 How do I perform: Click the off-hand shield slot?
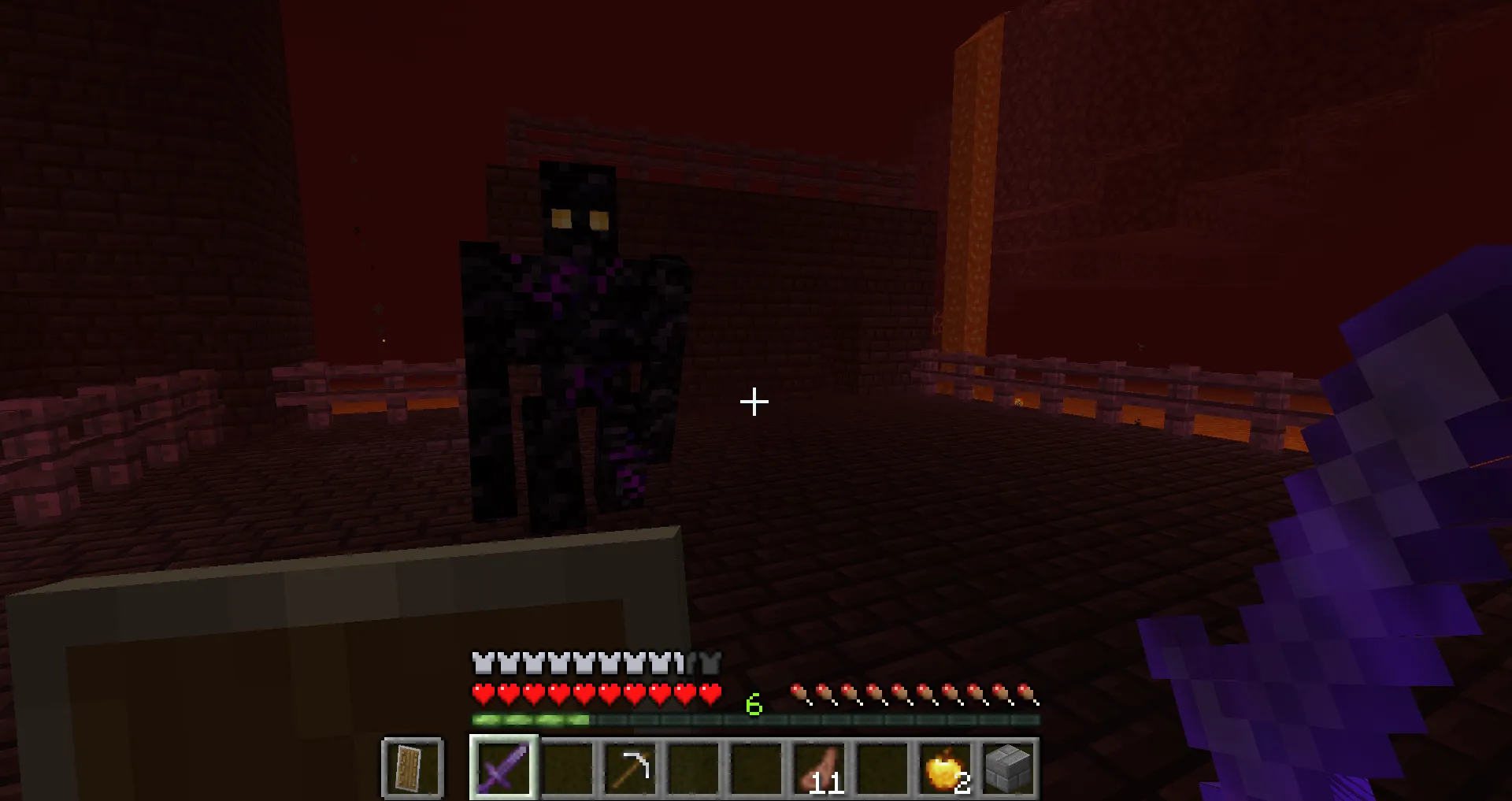point(412,767)
